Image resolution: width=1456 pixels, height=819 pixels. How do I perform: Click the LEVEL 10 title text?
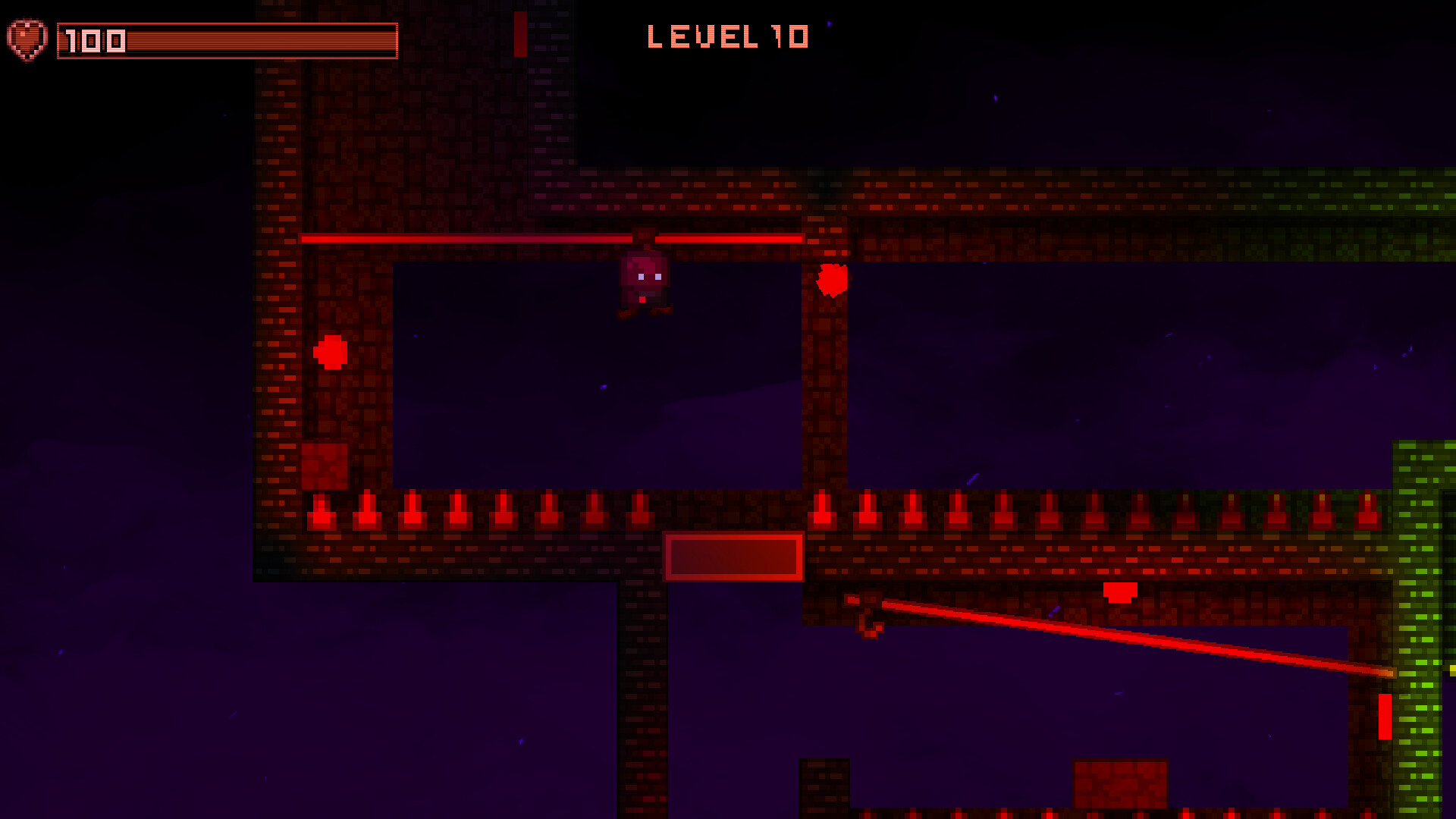click(x=726, y=36)
